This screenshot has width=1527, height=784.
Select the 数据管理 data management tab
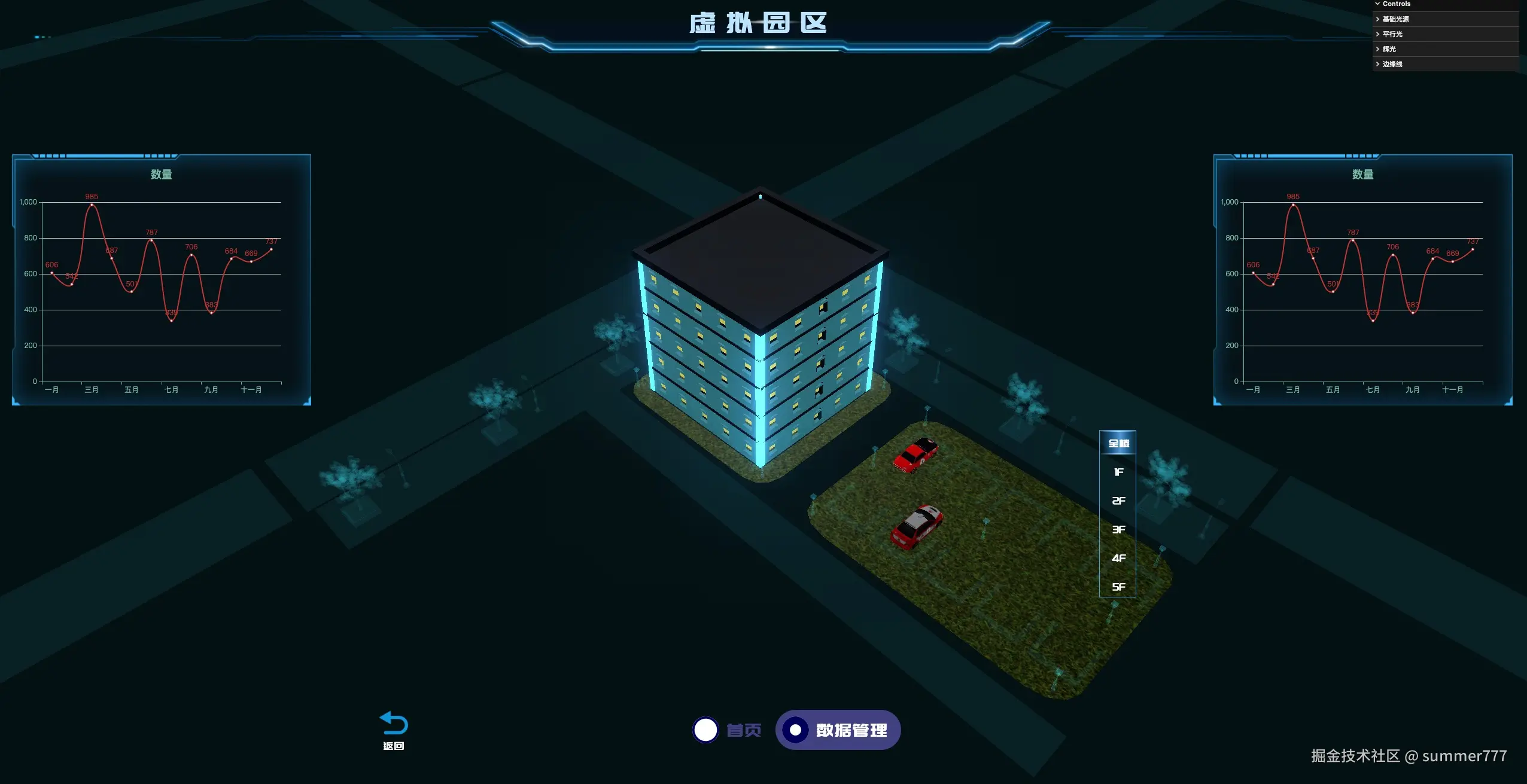pyautogui.click(x=838, y=730)
